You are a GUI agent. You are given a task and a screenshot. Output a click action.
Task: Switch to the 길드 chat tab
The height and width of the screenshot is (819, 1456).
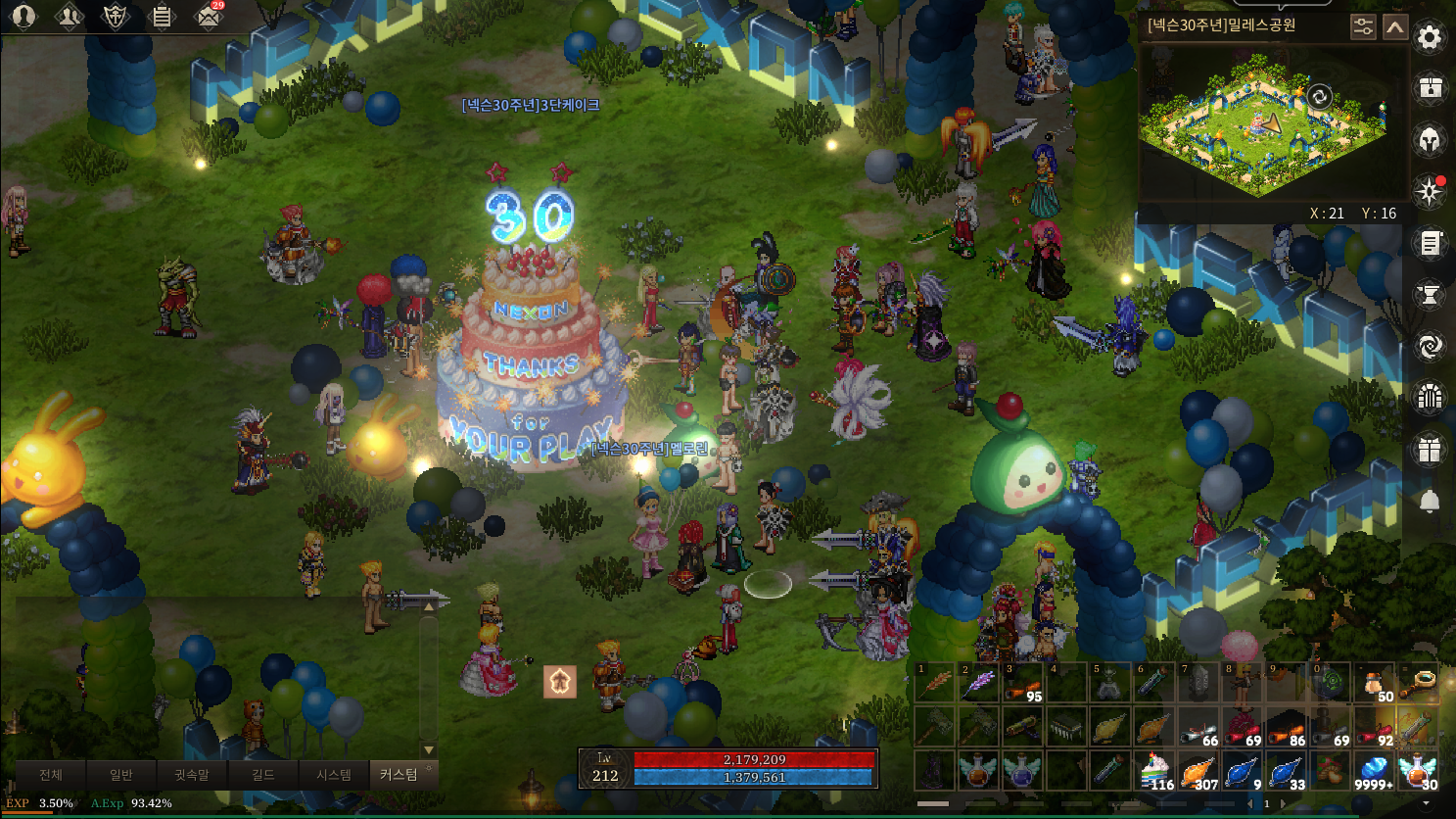click(x=262, y=775)
